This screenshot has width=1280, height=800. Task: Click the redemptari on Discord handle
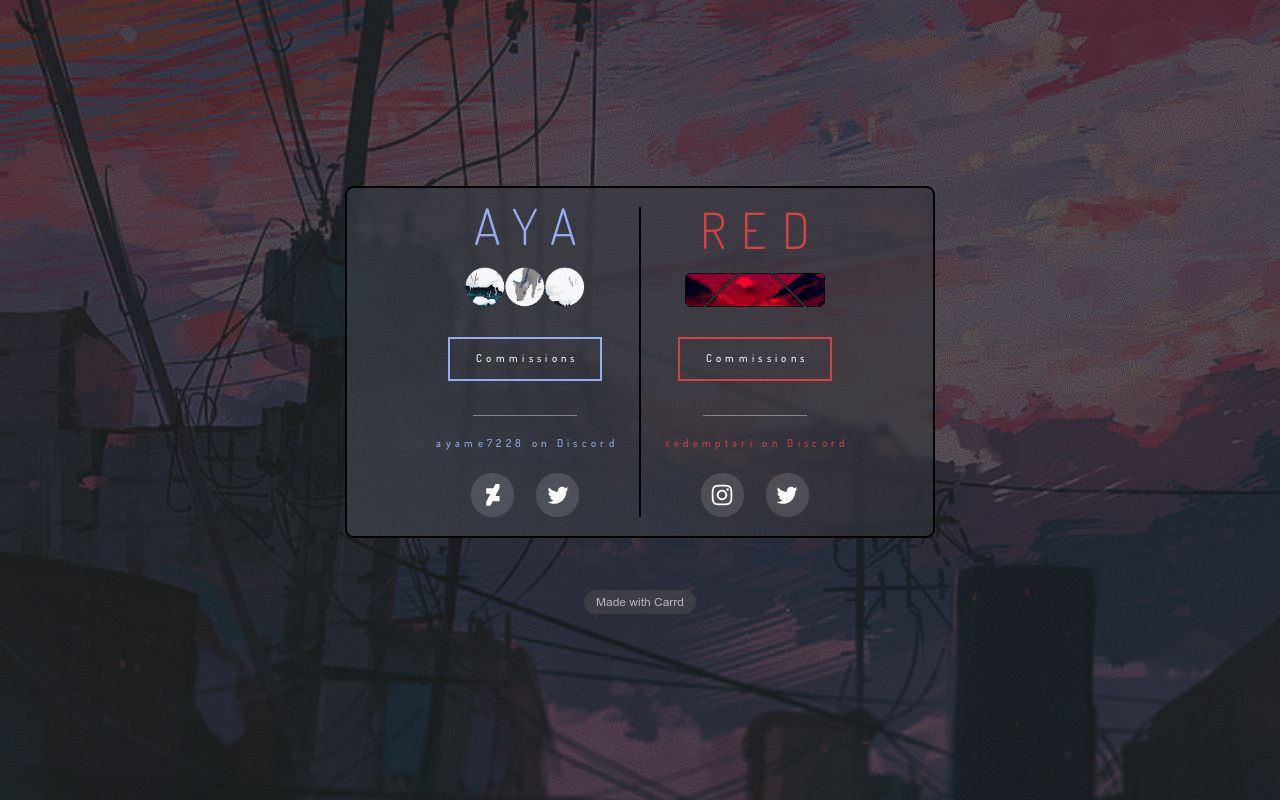click(755, 443)
